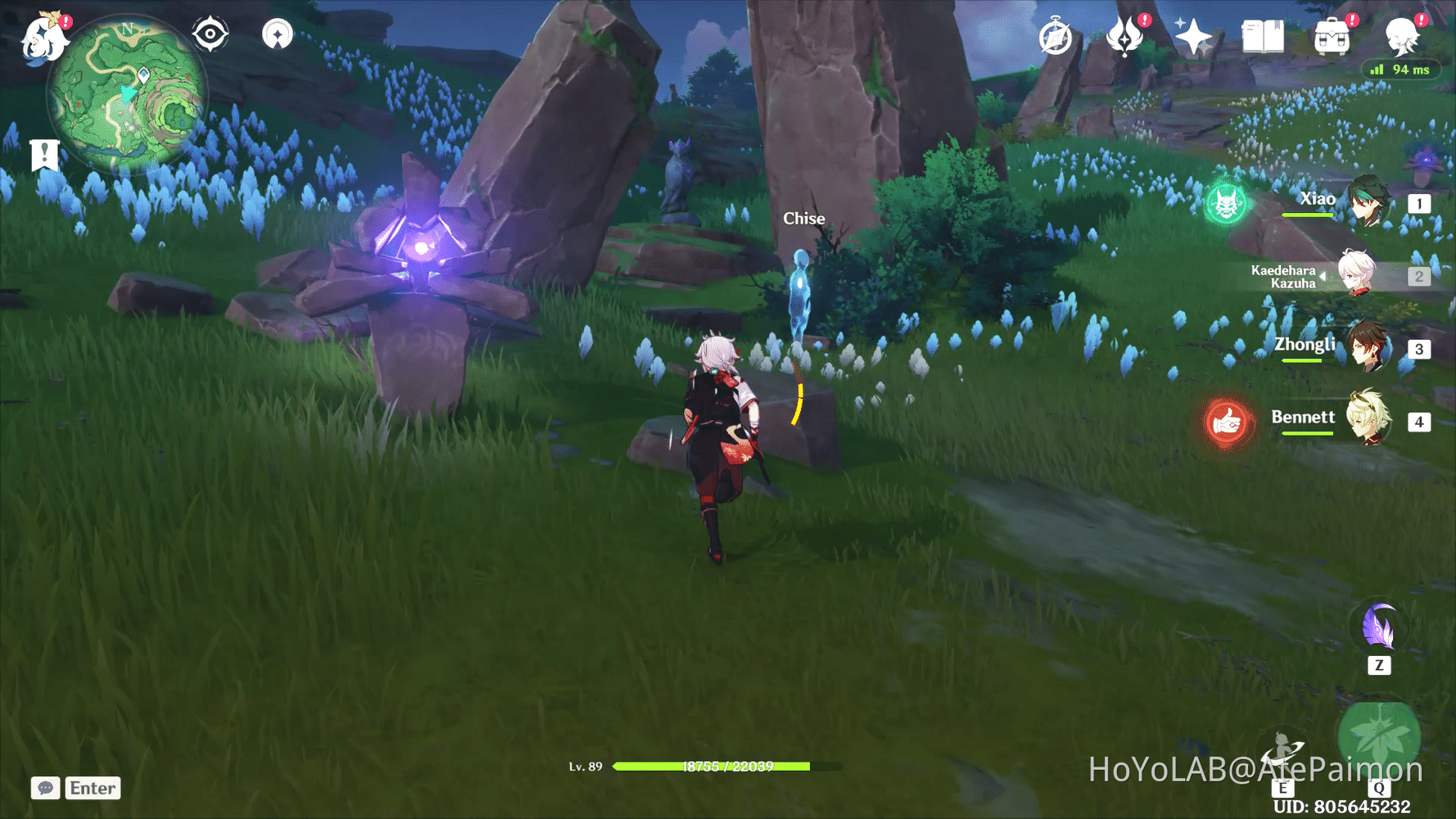Open the Adventurer Handbook book icon

1261,36
